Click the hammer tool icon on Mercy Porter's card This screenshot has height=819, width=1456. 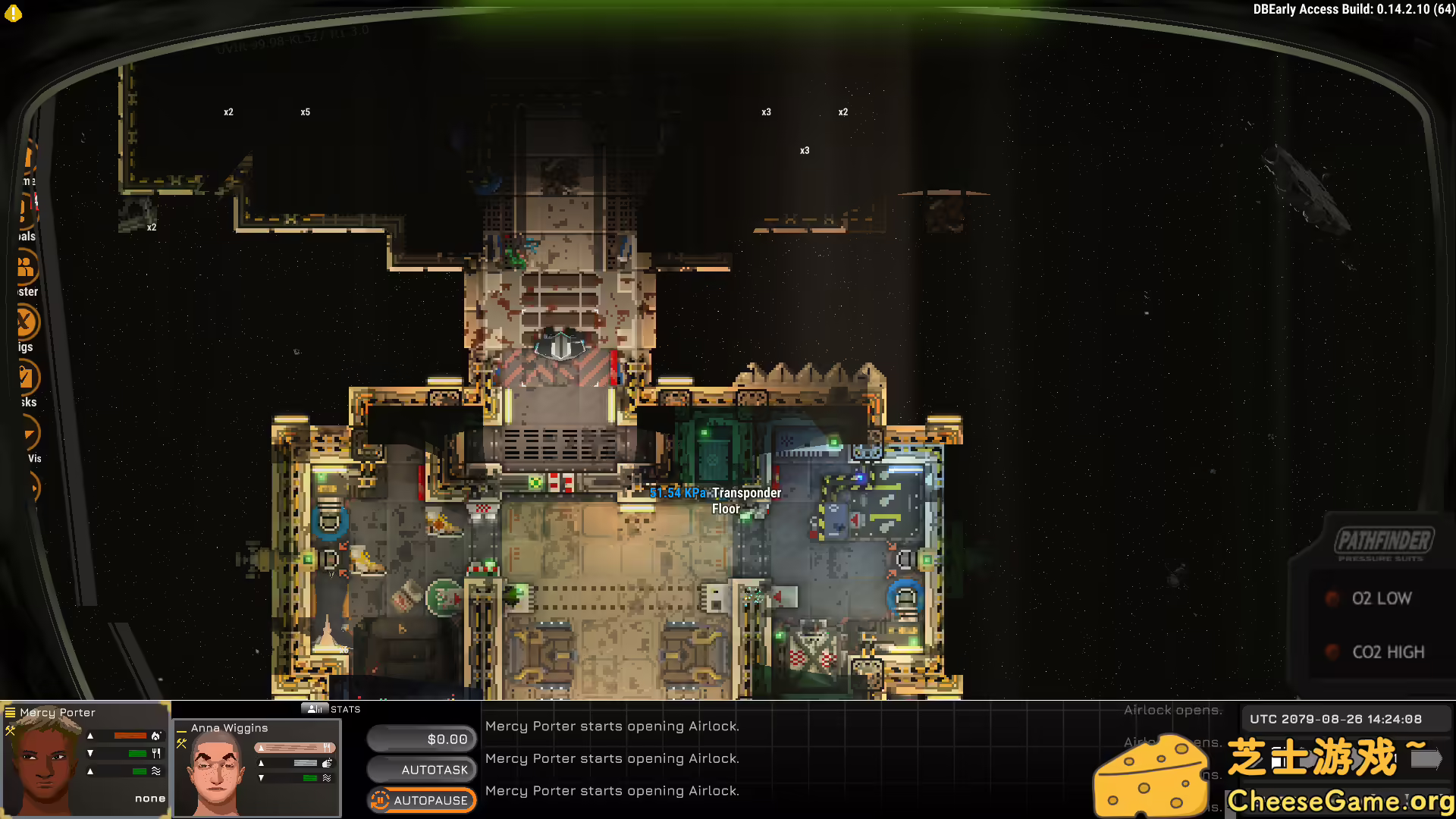pyautogui.click(x=10, y=731)
